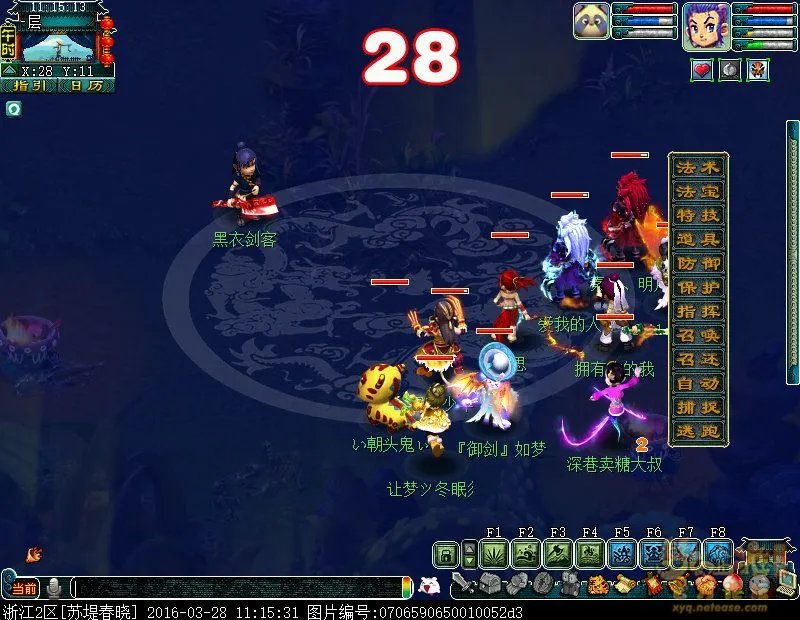Open the 日历 calendar button

(84, 86)
